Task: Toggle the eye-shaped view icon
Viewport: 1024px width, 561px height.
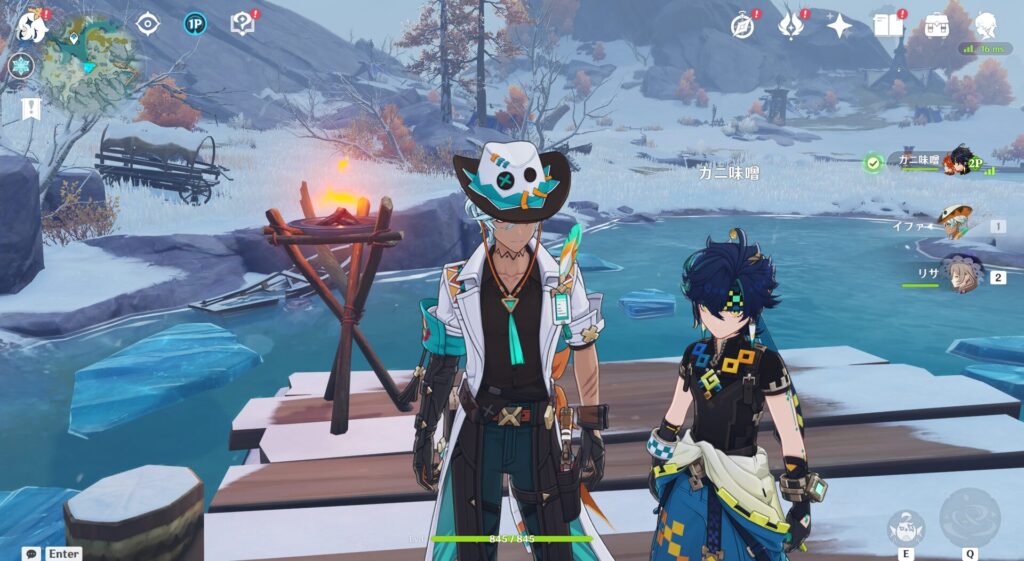Action: click(x=148, y=24)
